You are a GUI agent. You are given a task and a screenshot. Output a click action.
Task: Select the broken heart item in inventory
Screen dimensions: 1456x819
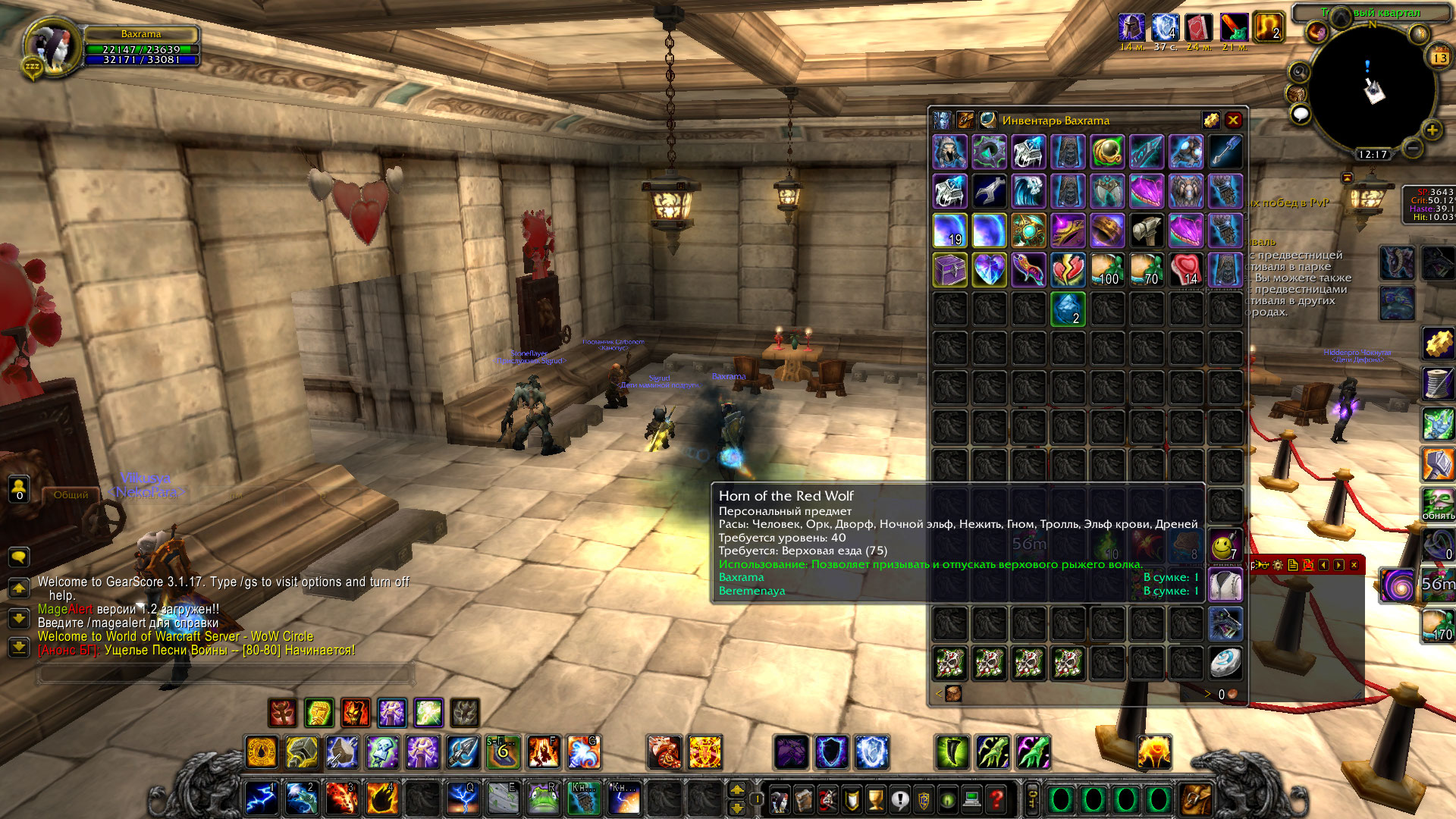coord(1068,269)
